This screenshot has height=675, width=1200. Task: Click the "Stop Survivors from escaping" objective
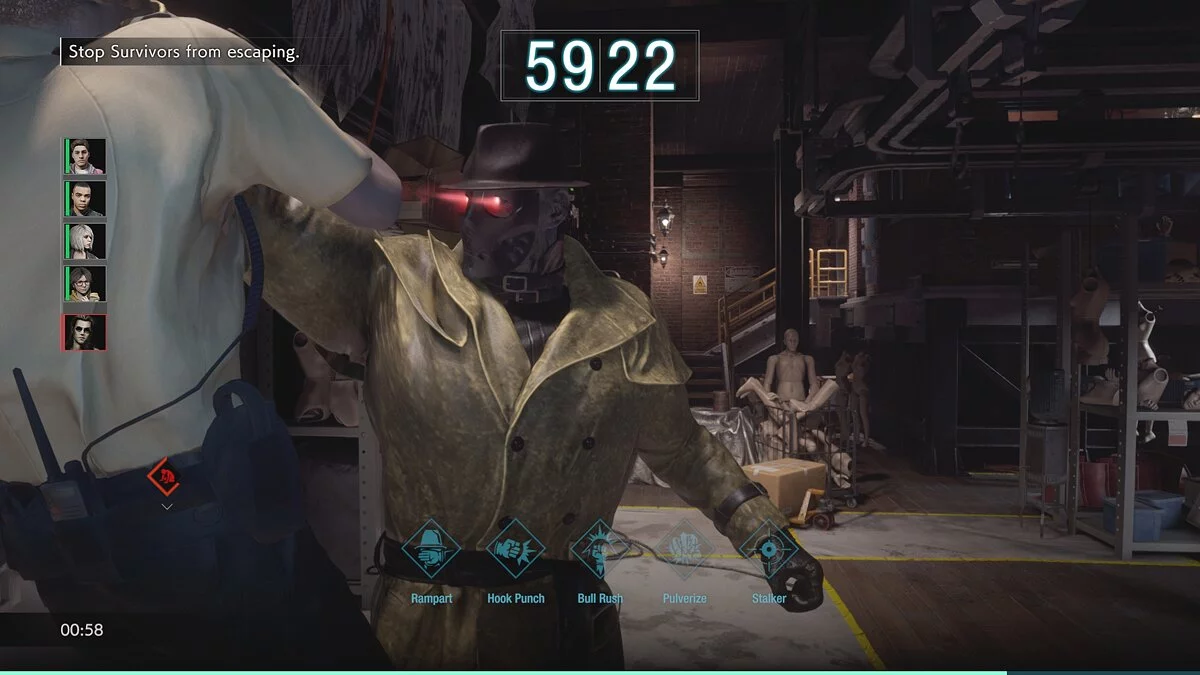[183, 52]
